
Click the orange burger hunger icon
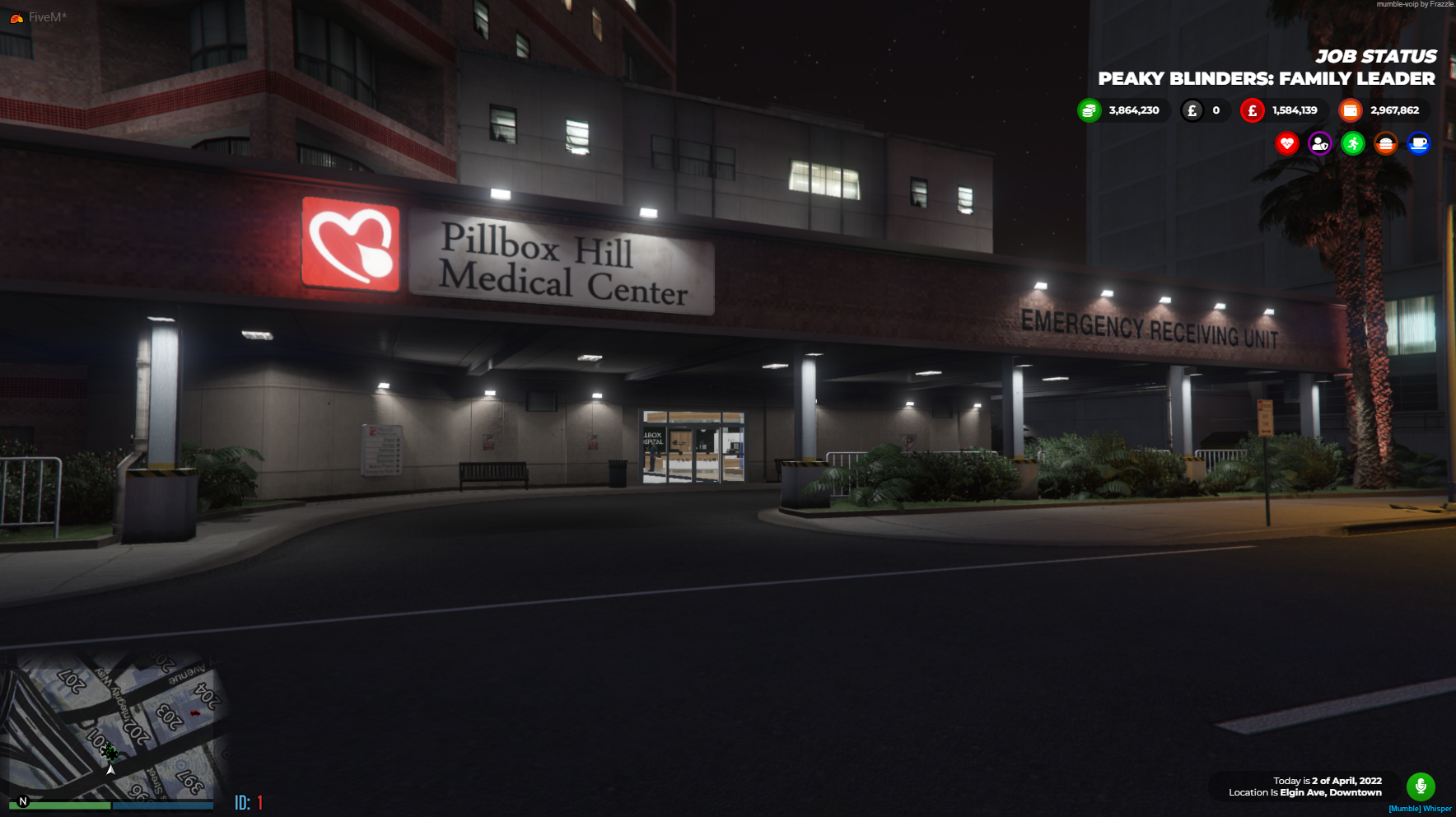[1386, 143]
